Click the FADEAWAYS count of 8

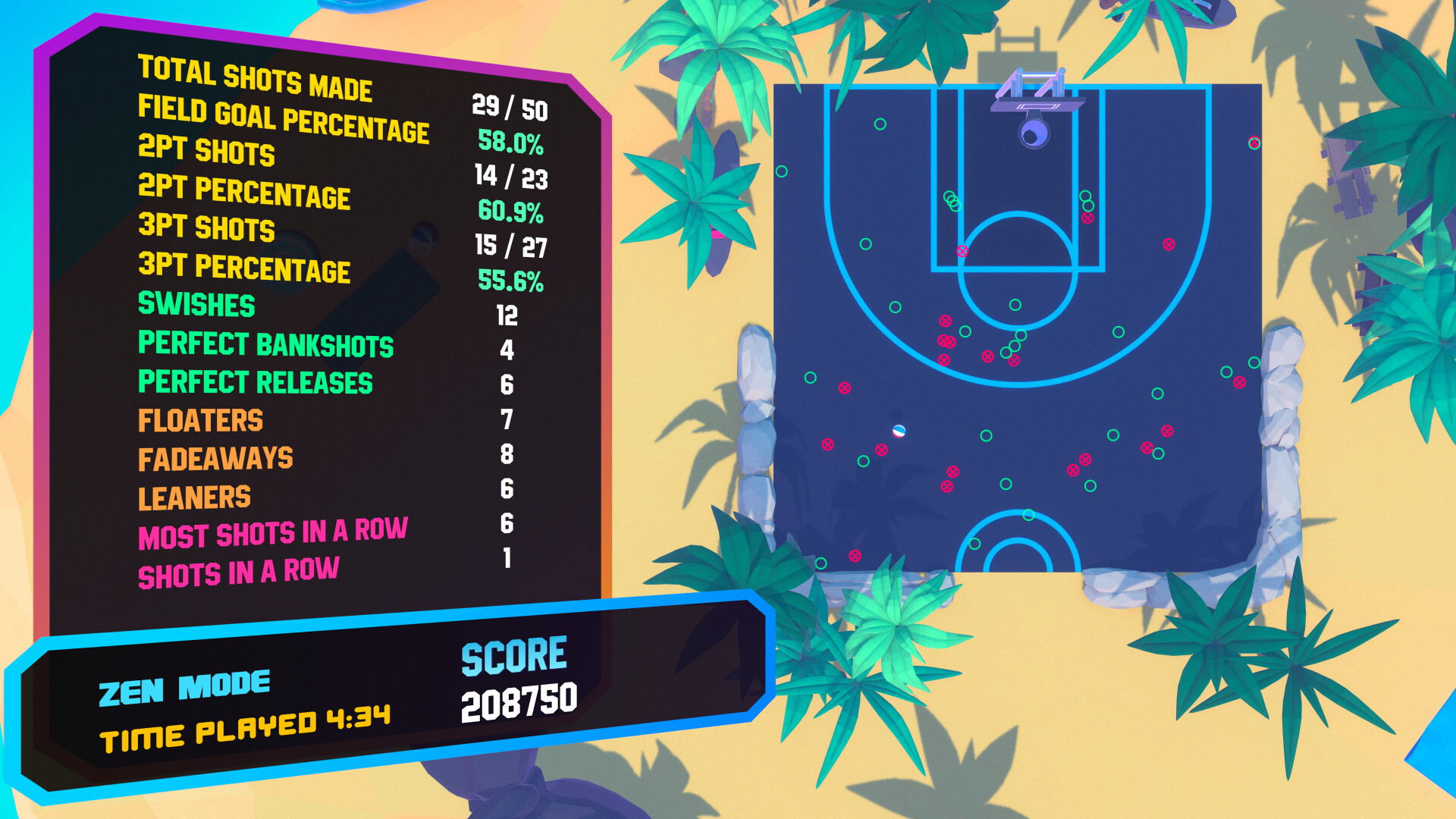pos(507,453)
